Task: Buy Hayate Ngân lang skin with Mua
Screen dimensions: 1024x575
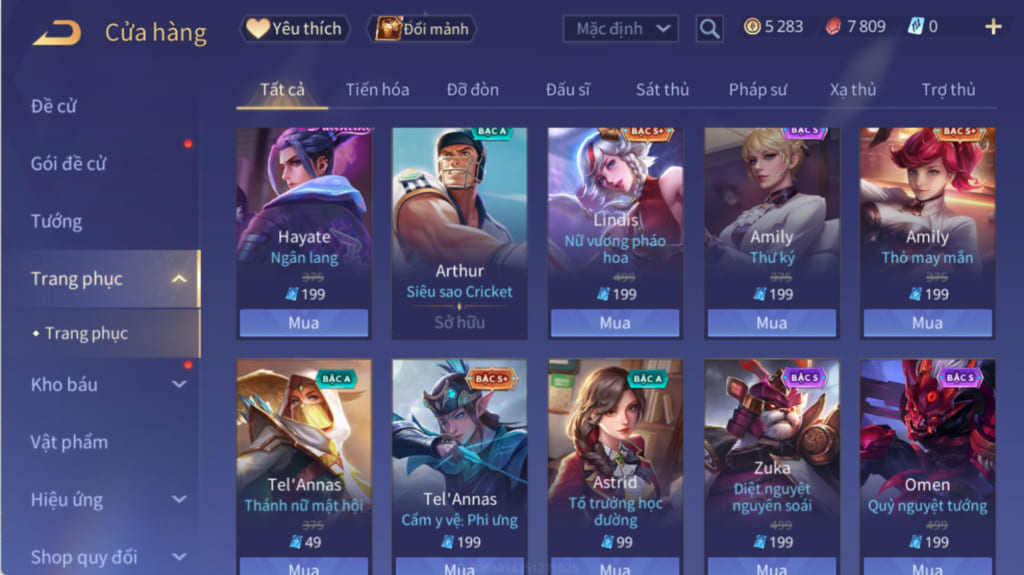Action: tap(303, 323)
